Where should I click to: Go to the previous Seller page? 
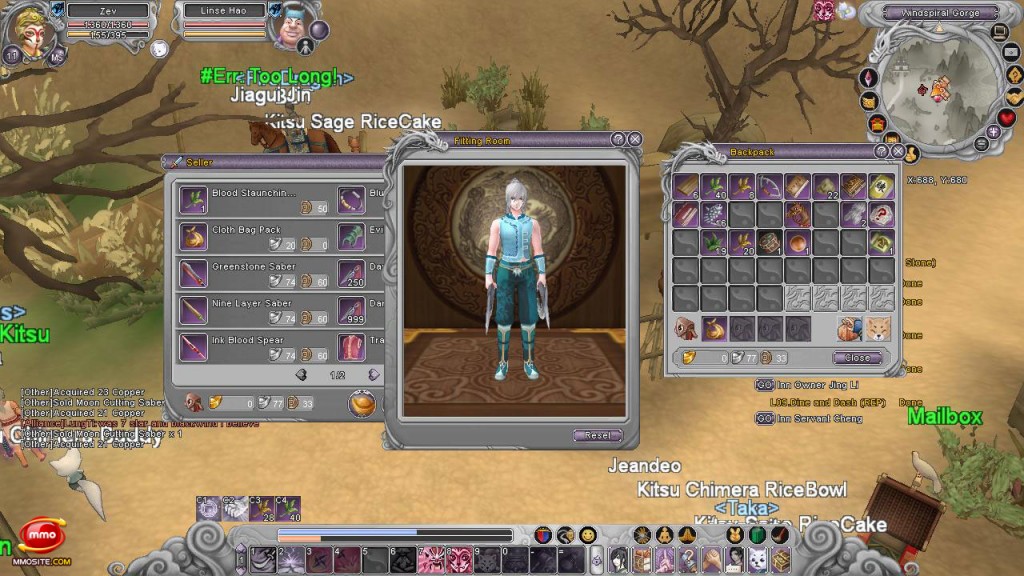tap(301, 375)
